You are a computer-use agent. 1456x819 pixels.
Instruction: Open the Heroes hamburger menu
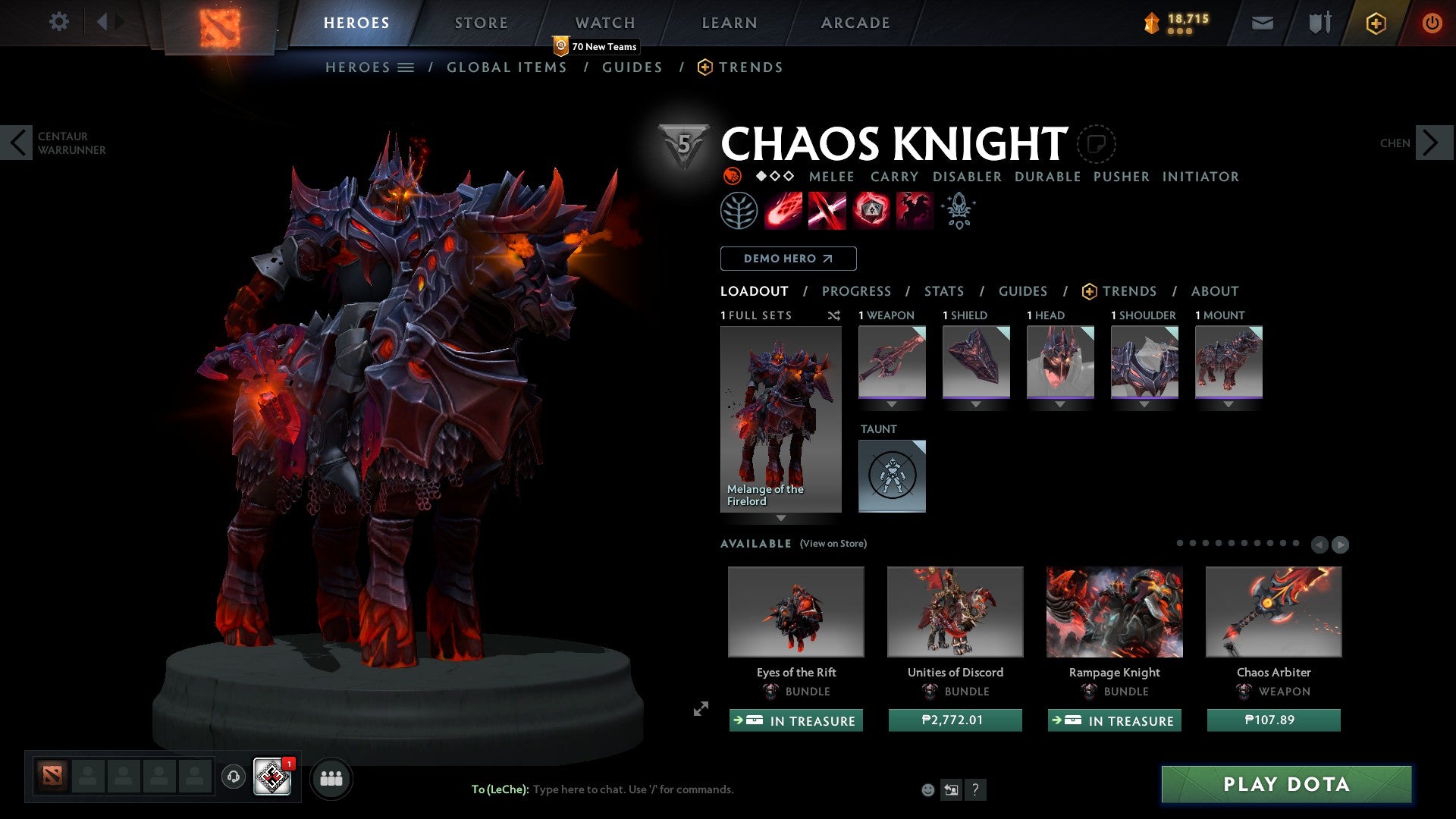pos(404,67)
